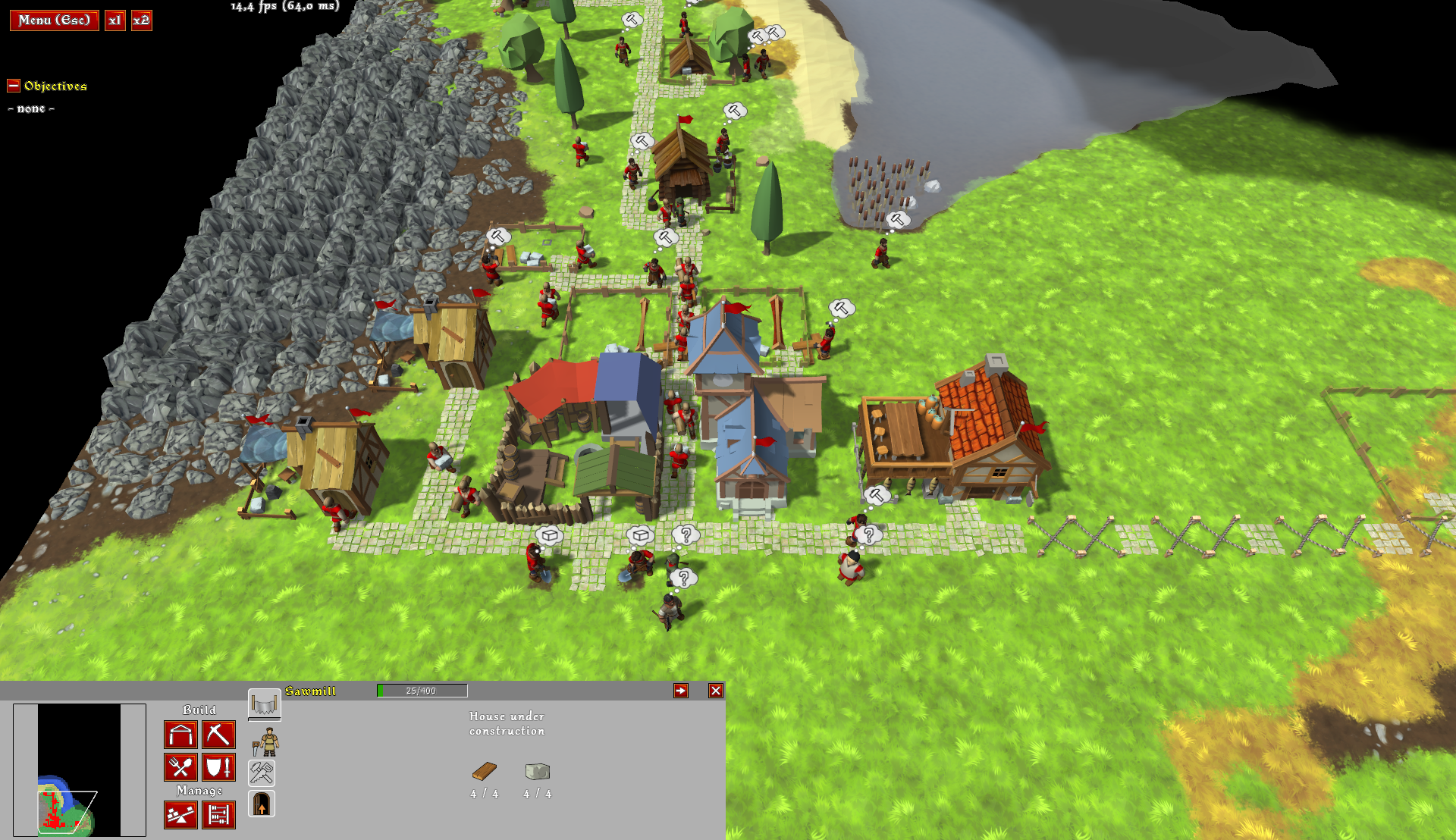Open the abacus manage button

218,815
